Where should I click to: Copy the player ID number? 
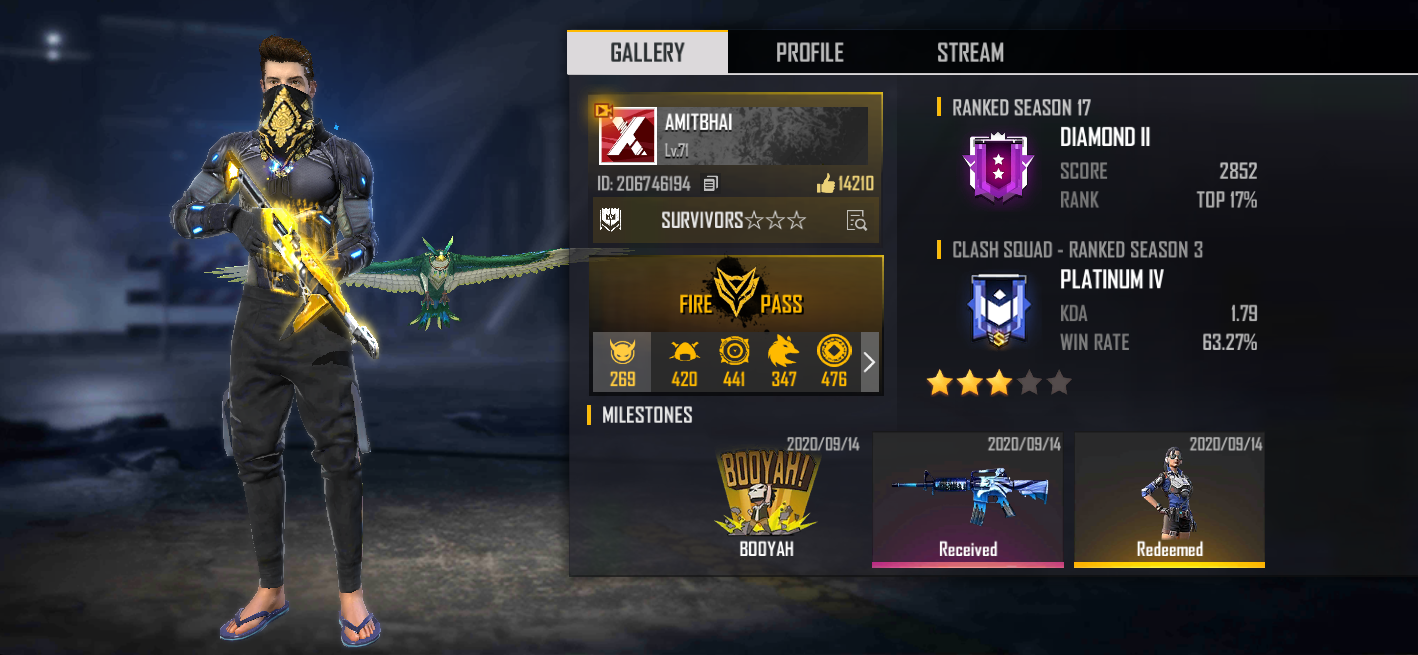click(x=711, y=184)
